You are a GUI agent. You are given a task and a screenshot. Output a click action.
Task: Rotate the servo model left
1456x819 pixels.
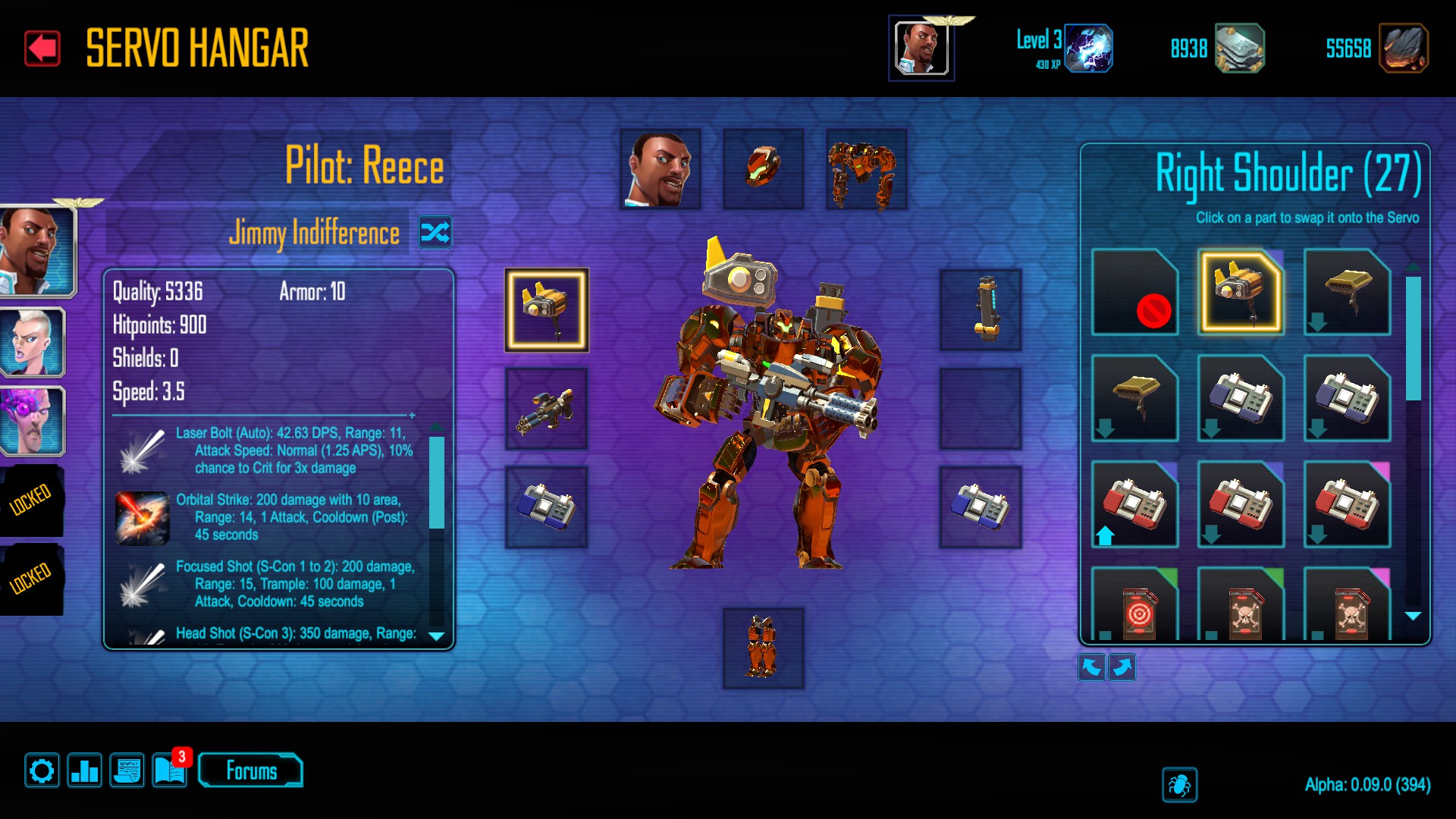pos(1091,667)
